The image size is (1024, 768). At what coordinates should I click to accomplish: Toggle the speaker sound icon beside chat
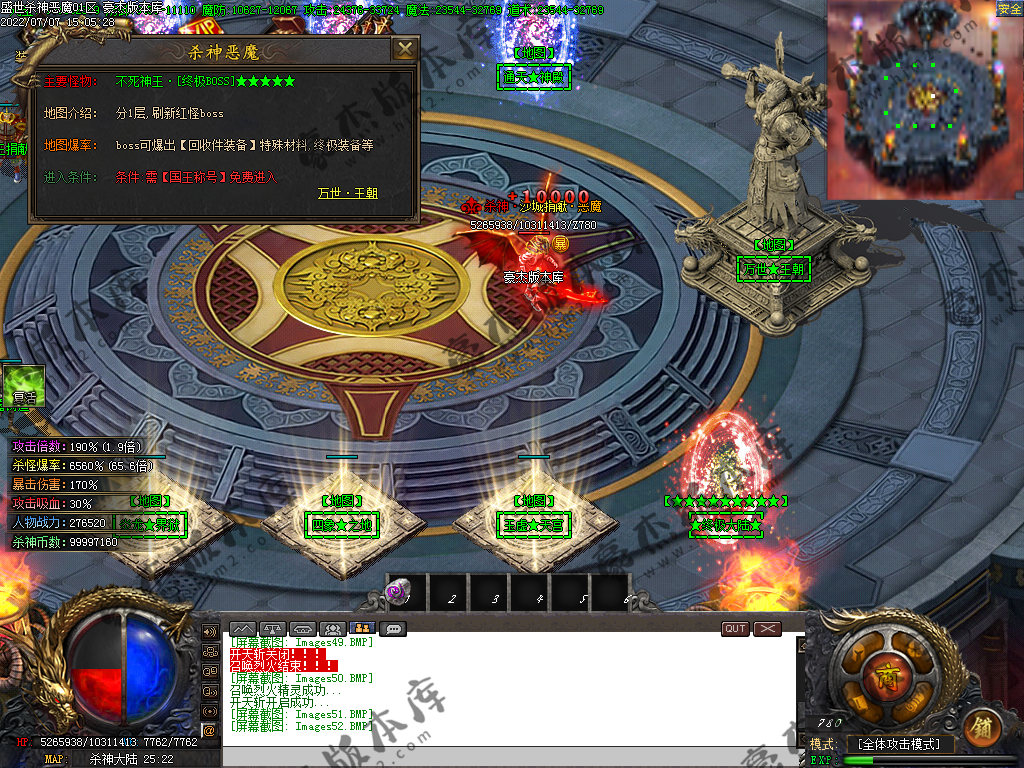click(210, 632)
